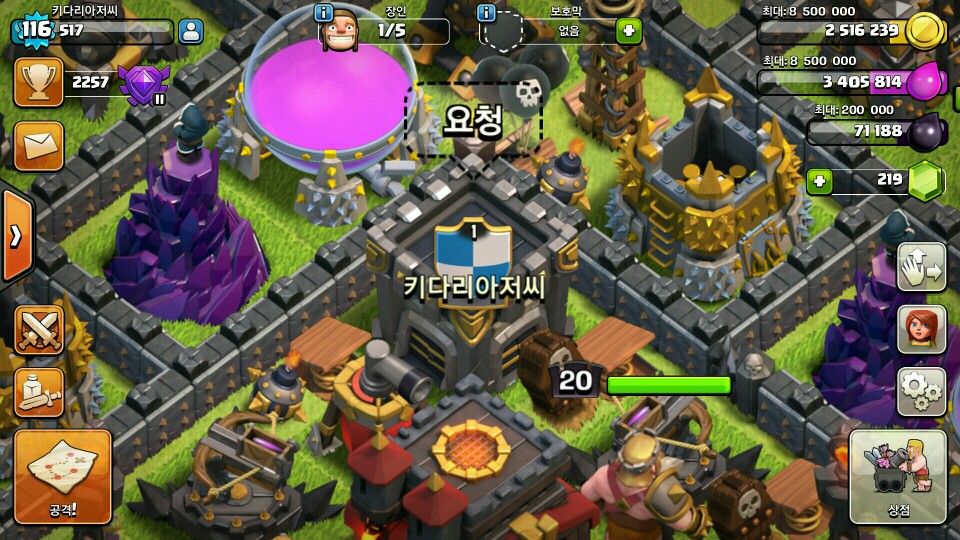The image size is (960, 540).
Task: Toggle layout edit hand button
Action: coord(921,267)
